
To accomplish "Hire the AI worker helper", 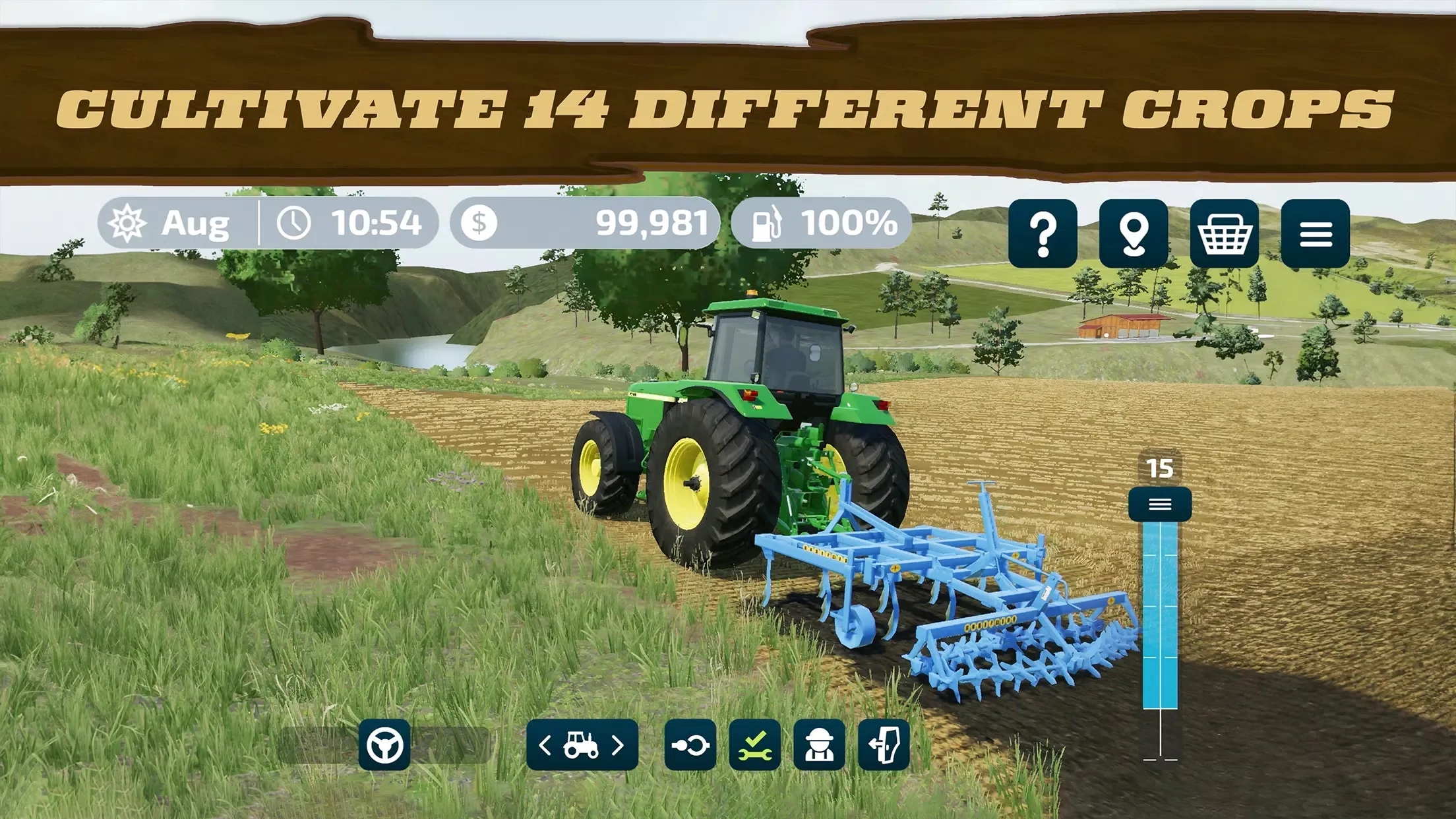I will click(820, 745).
